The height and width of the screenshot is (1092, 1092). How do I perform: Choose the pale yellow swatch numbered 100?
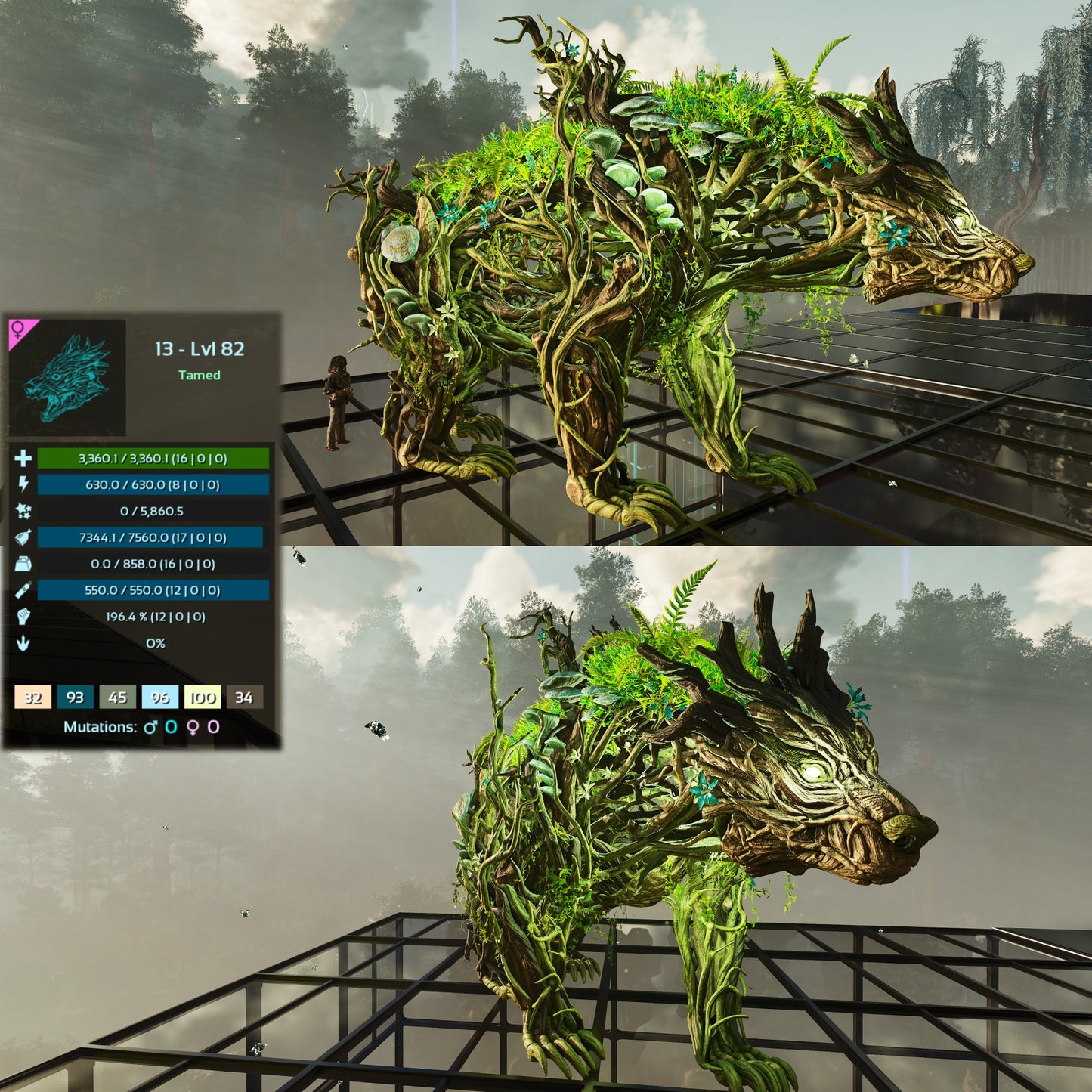point(202,697)
